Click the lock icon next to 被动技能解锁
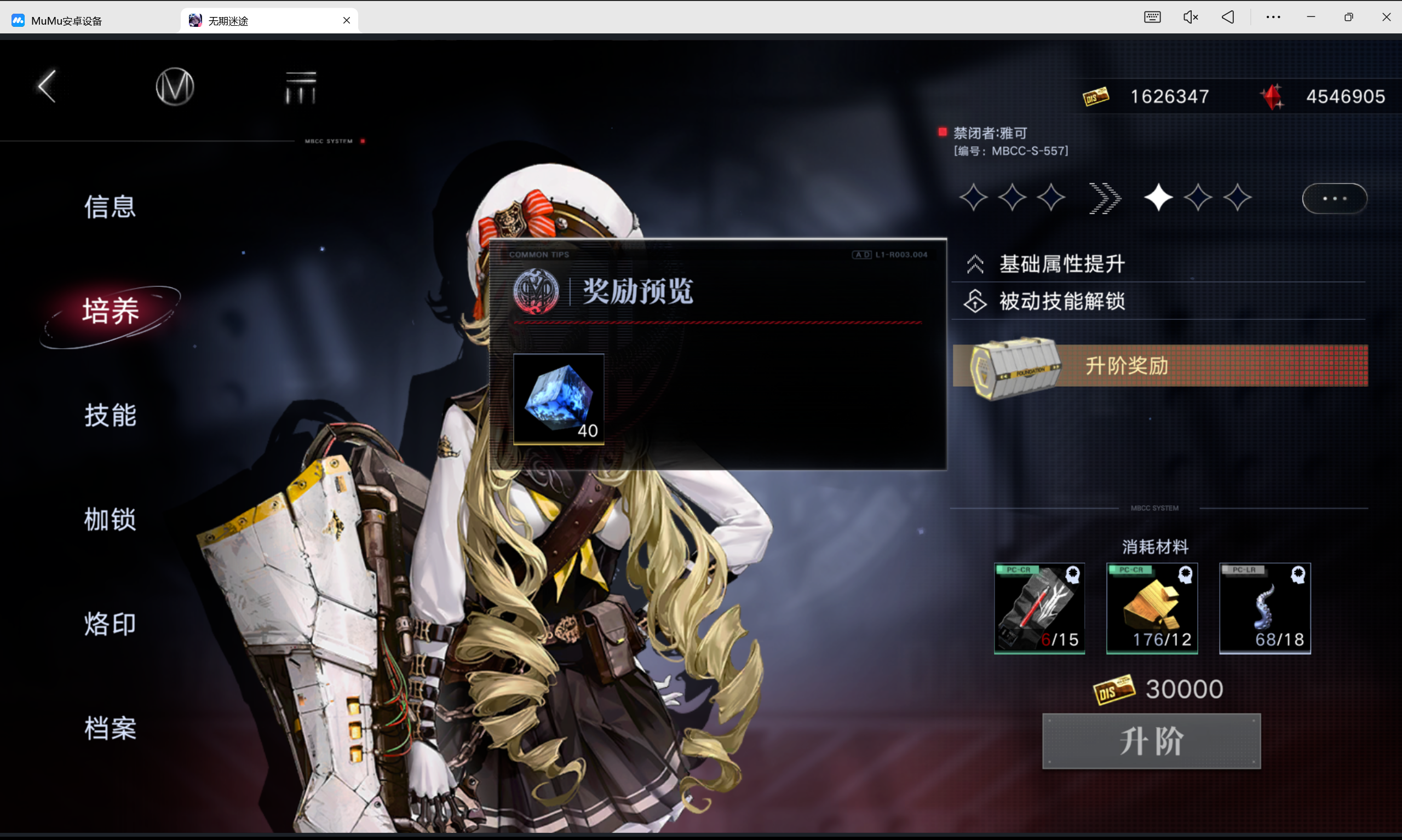The image size is (1402, 840). tap(975, 302)
